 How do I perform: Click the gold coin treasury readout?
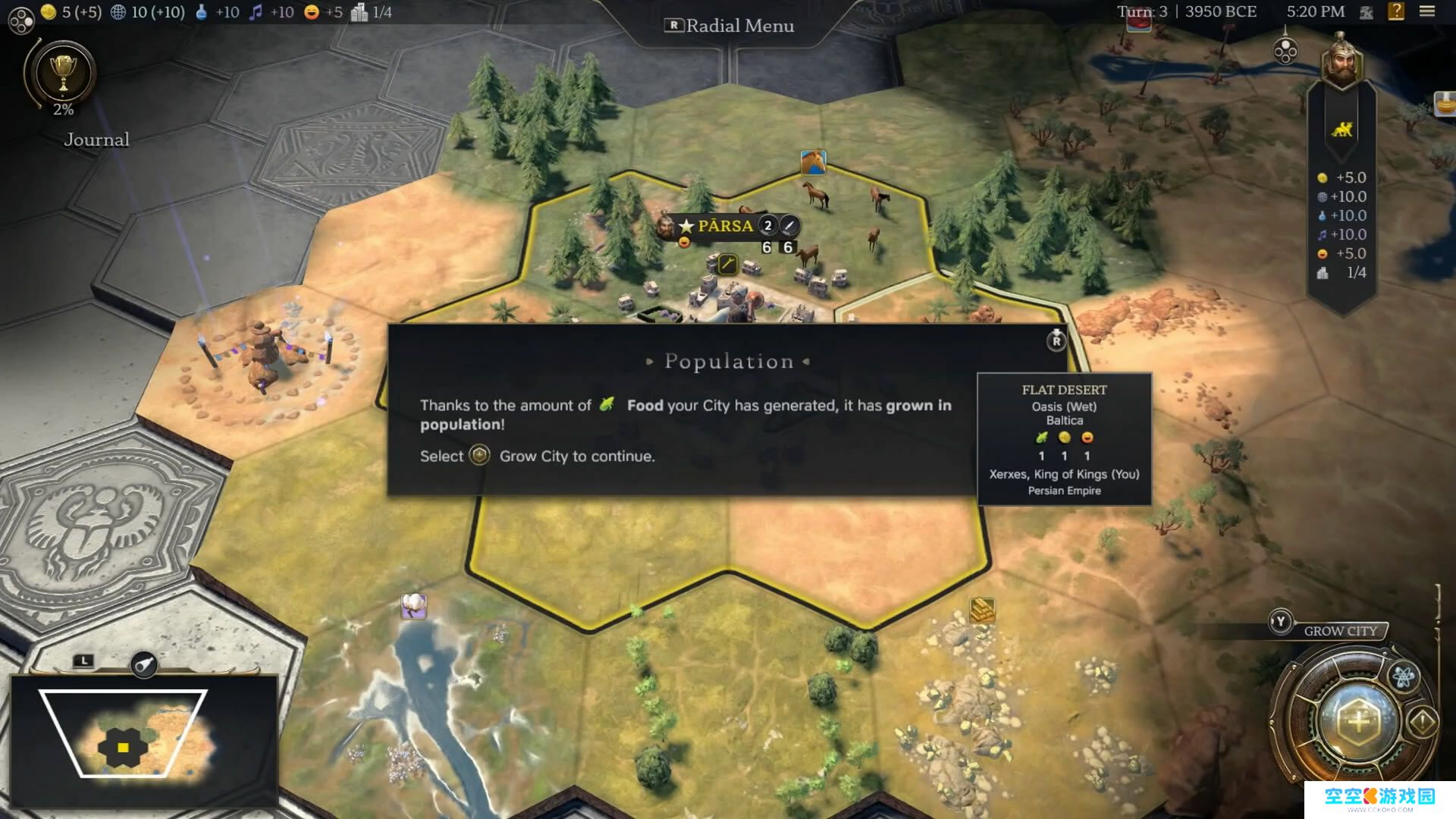[x=71, y=12]
